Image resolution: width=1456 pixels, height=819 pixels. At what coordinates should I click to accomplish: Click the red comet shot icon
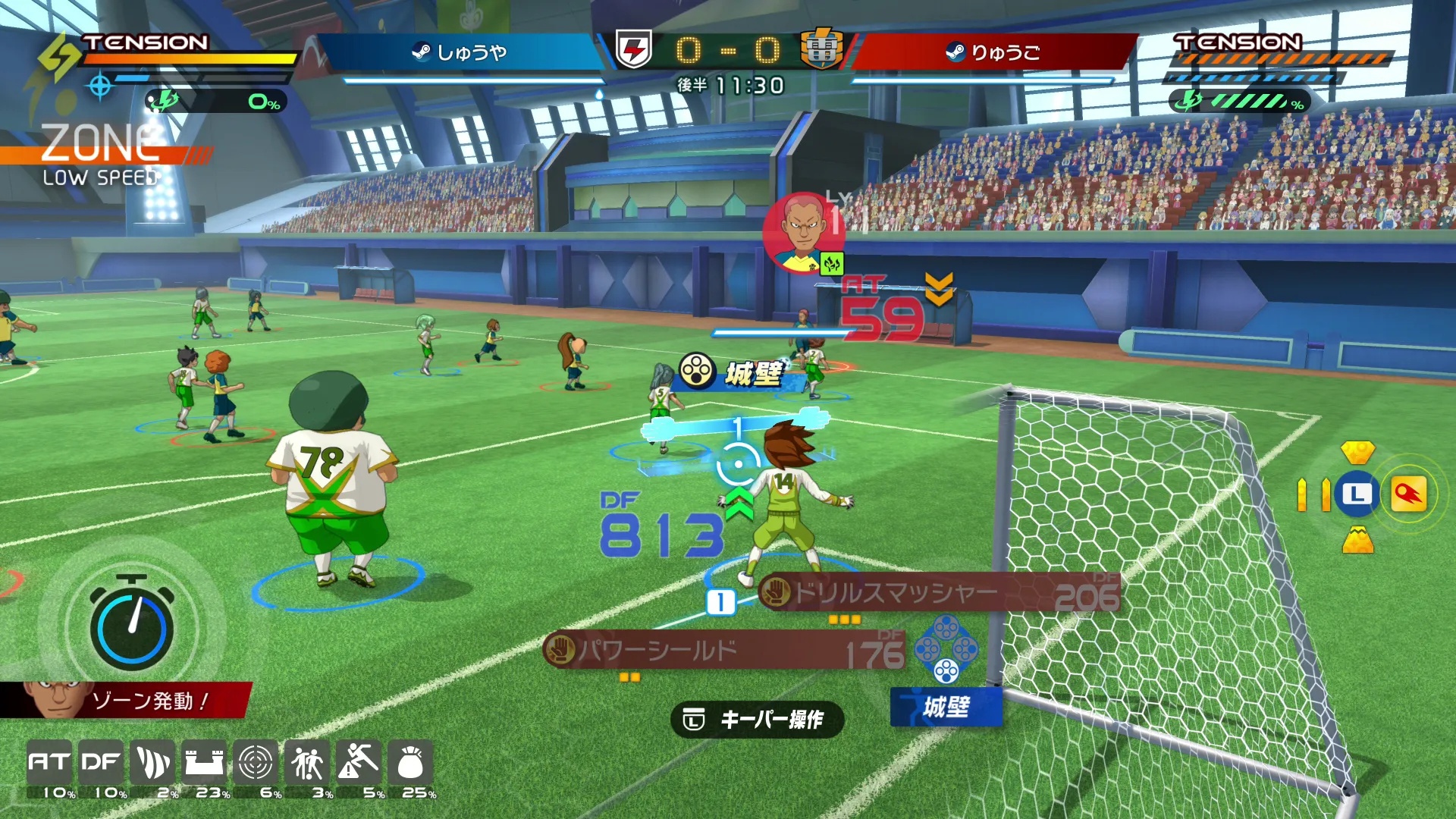click(x=1408, y=495)
